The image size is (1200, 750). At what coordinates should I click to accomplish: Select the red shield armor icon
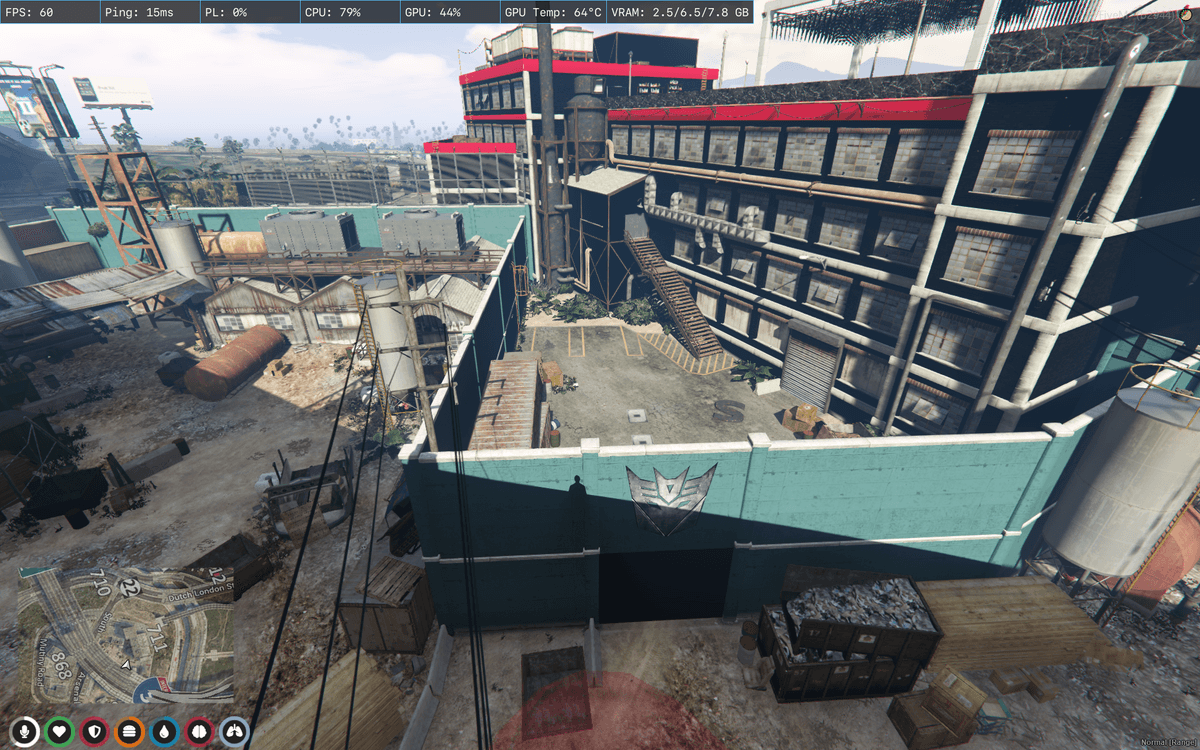point(94,732)
